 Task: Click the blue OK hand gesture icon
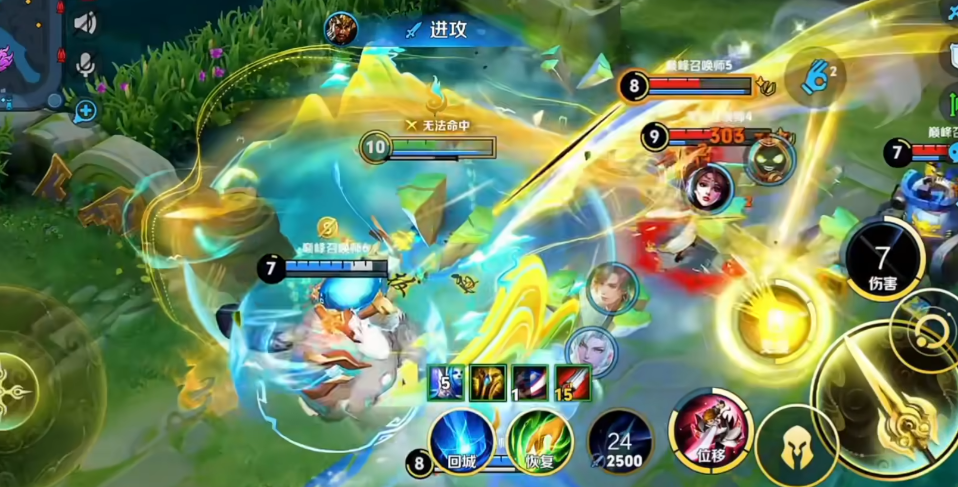[x=816, y=76]
